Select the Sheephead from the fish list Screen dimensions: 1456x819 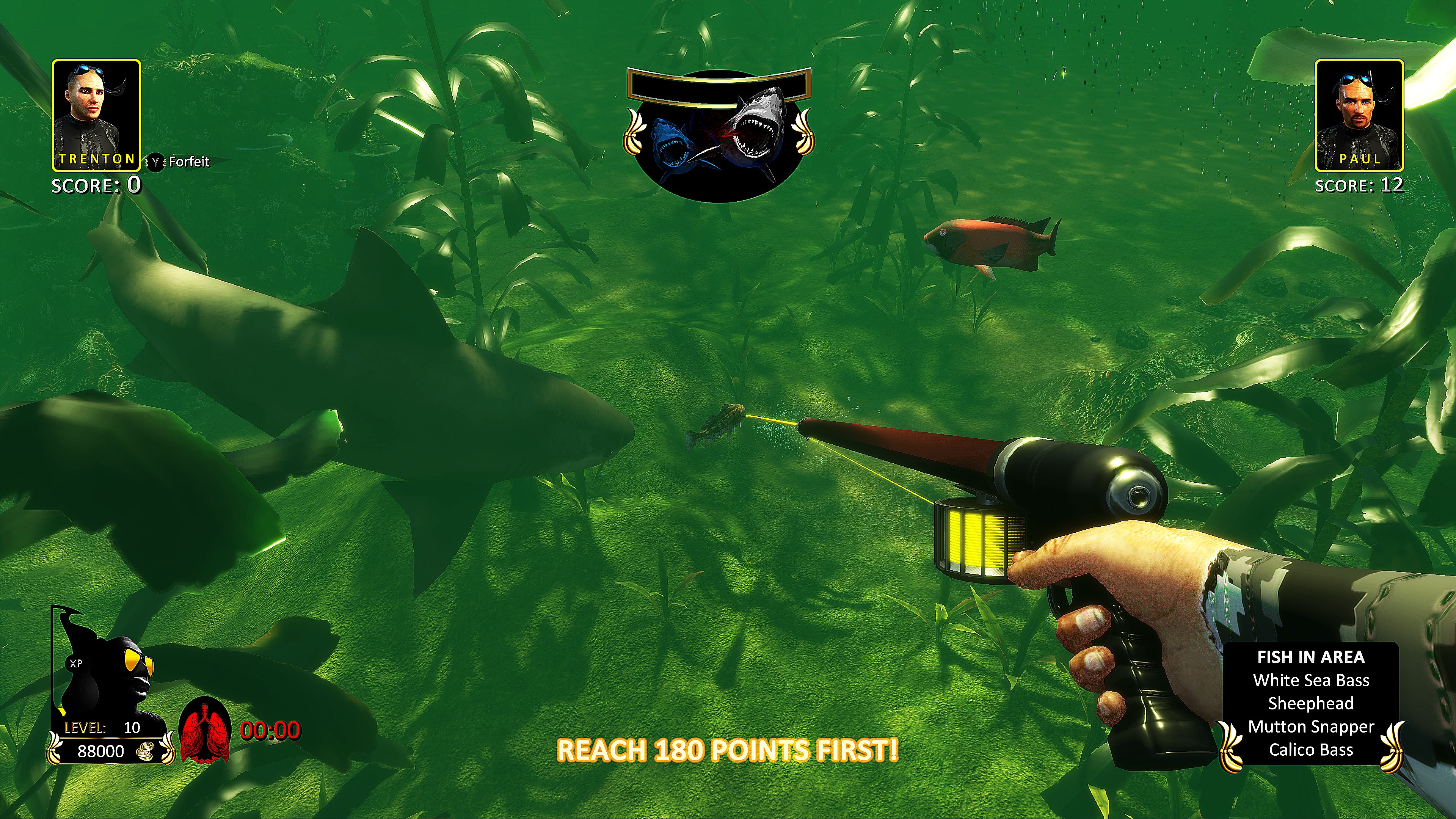[x=1310, y=704]
